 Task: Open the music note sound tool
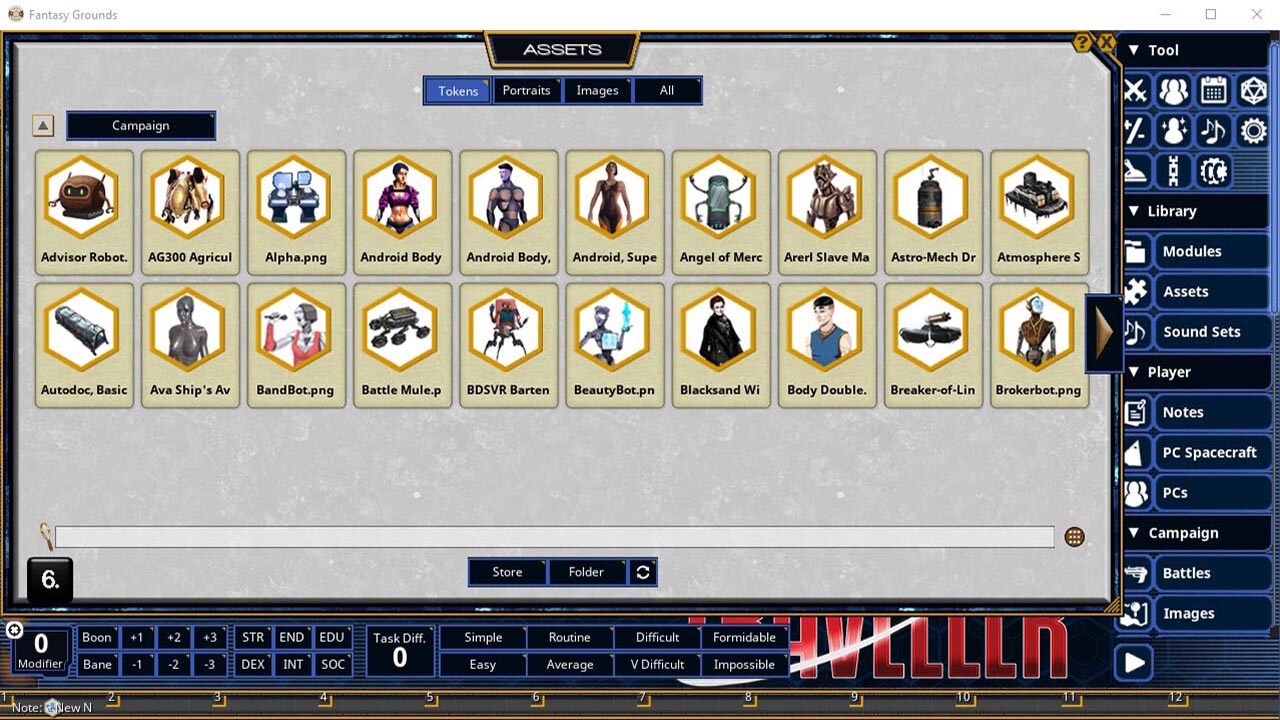click(x=1213, y=131)
